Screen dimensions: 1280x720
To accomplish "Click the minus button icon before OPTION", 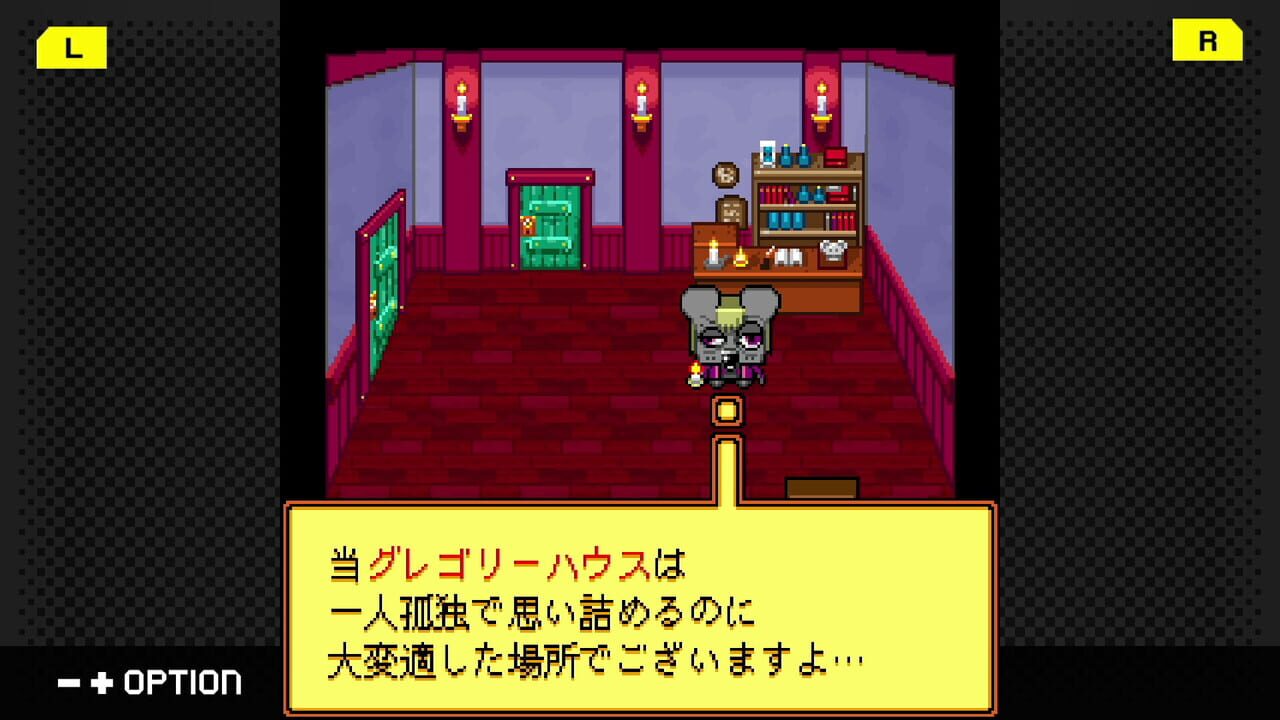I will point(68,682).
